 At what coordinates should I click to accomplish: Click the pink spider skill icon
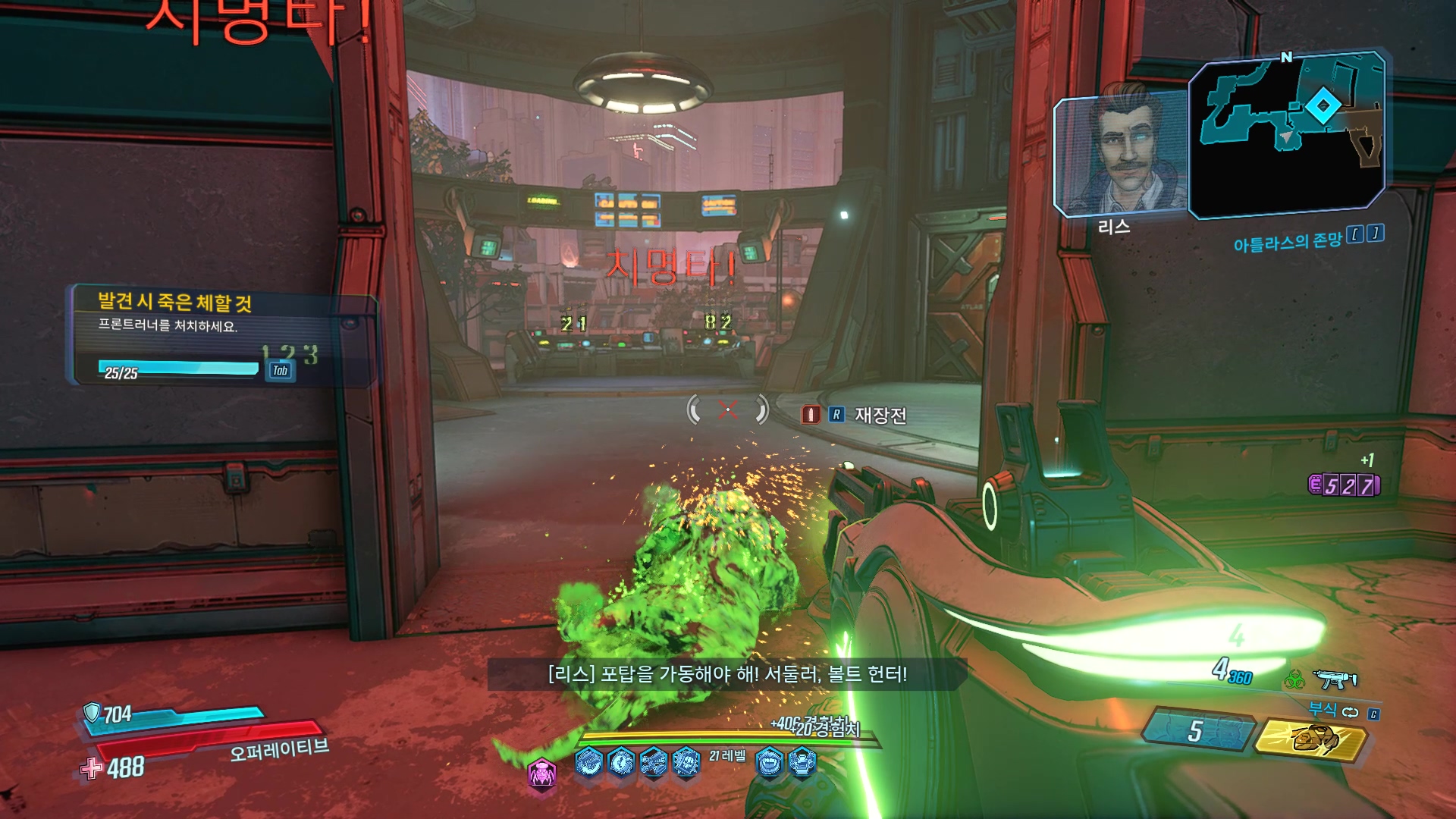tap(542, 773)
